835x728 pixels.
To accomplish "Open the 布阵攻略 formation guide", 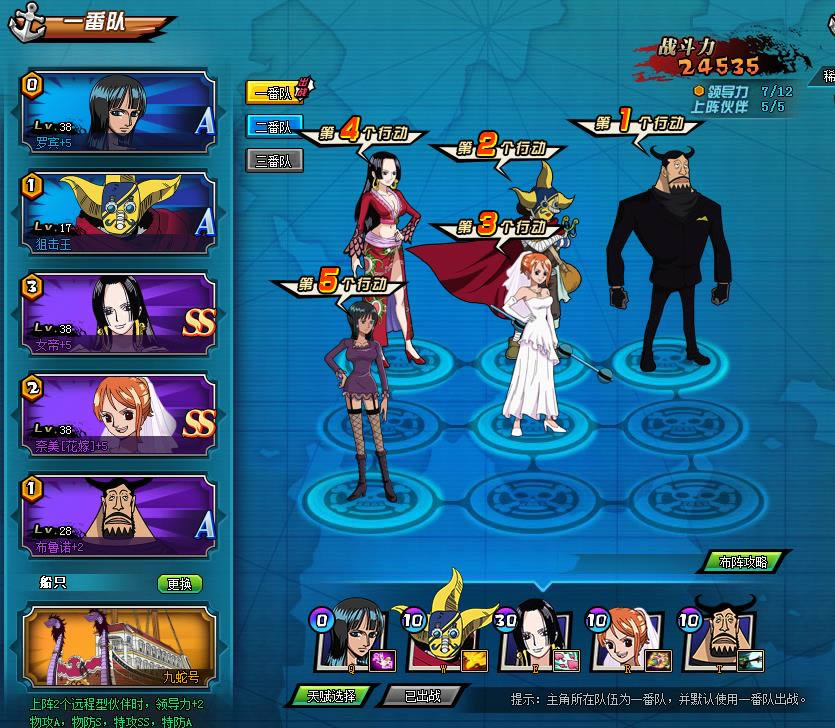I will (743, 562).
